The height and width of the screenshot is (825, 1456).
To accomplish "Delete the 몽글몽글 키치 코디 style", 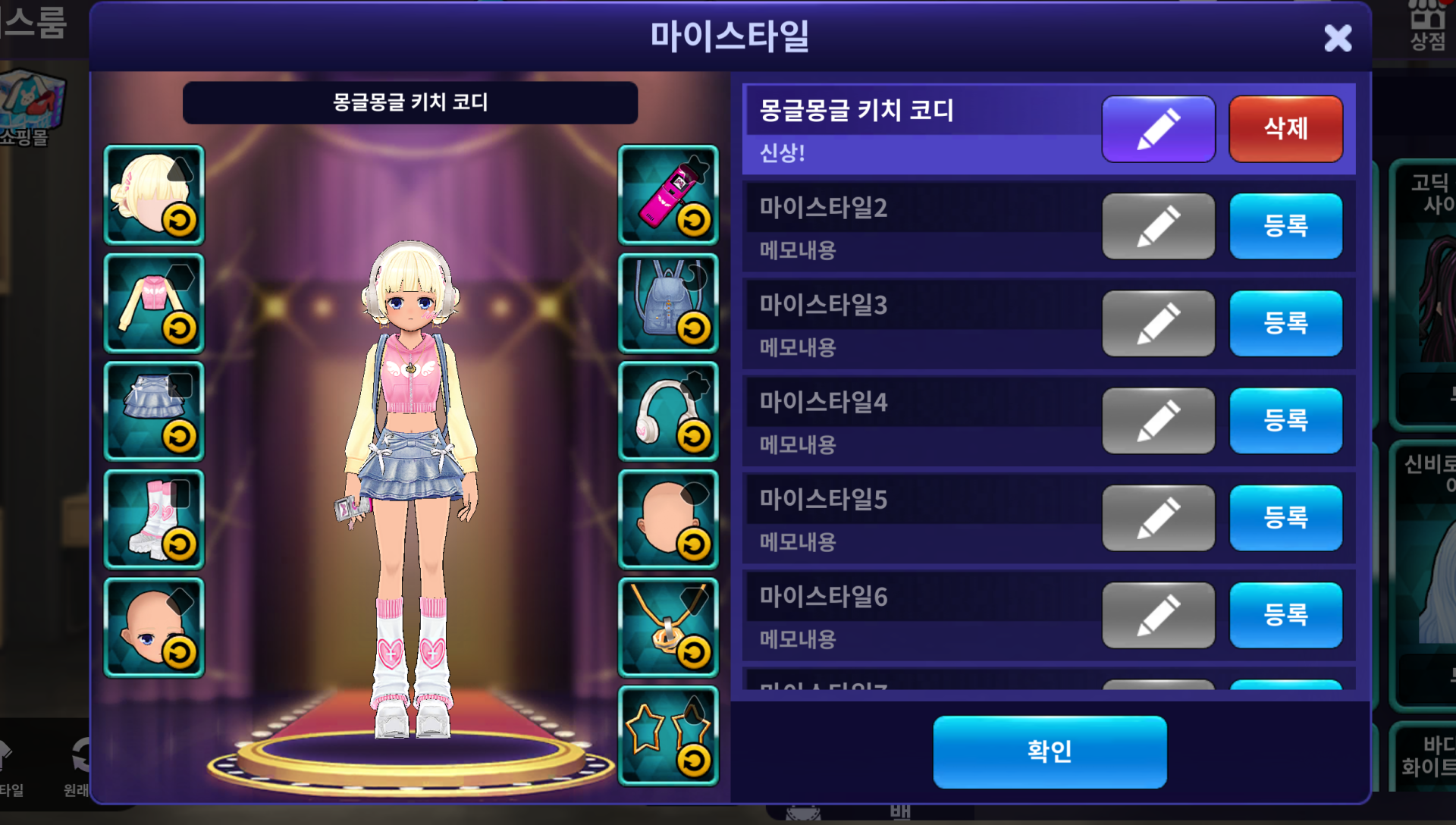I will [1285, 129].
